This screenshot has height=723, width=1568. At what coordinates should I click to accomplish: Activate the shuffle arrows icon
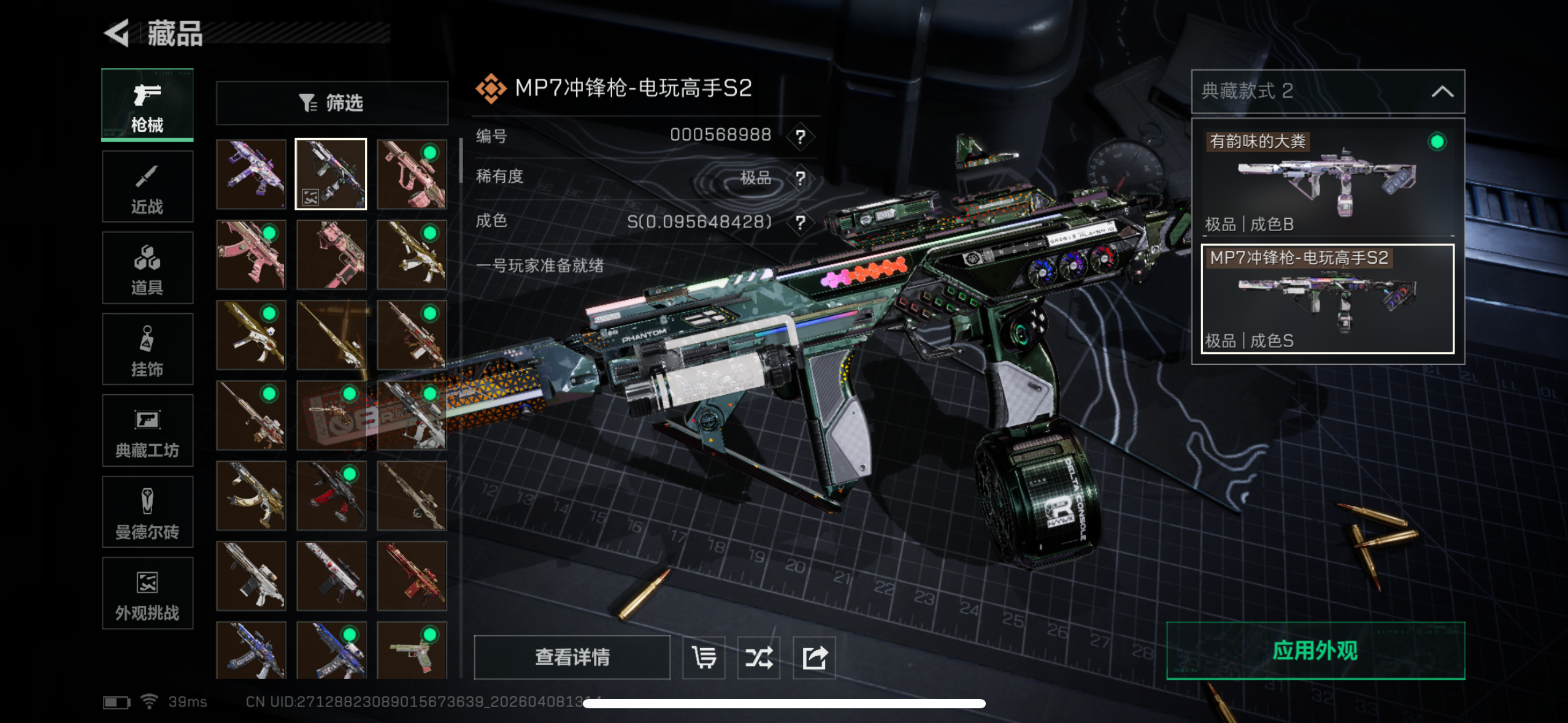[x=759, y=657]
